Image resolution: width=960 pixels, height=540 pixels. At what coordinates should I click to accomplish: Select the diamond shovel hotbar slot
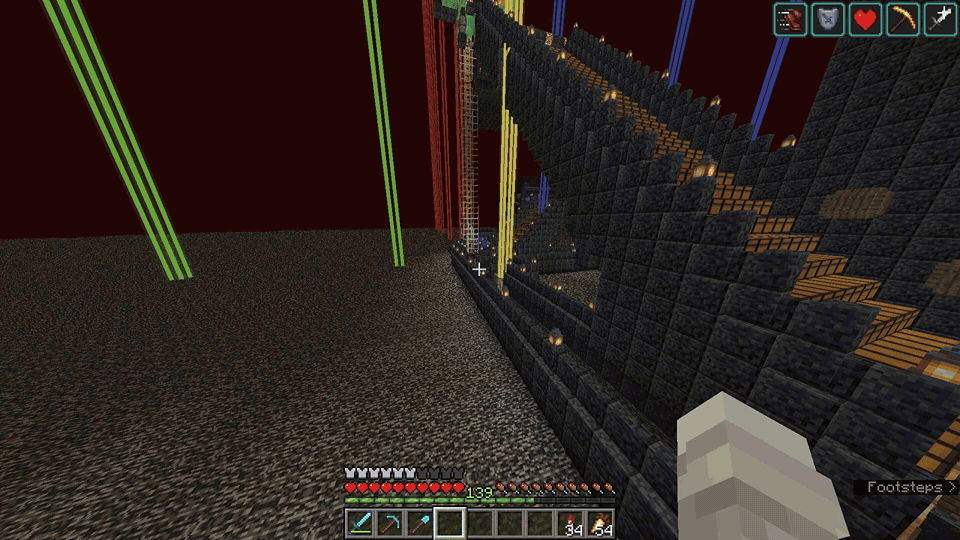[420, 522]
